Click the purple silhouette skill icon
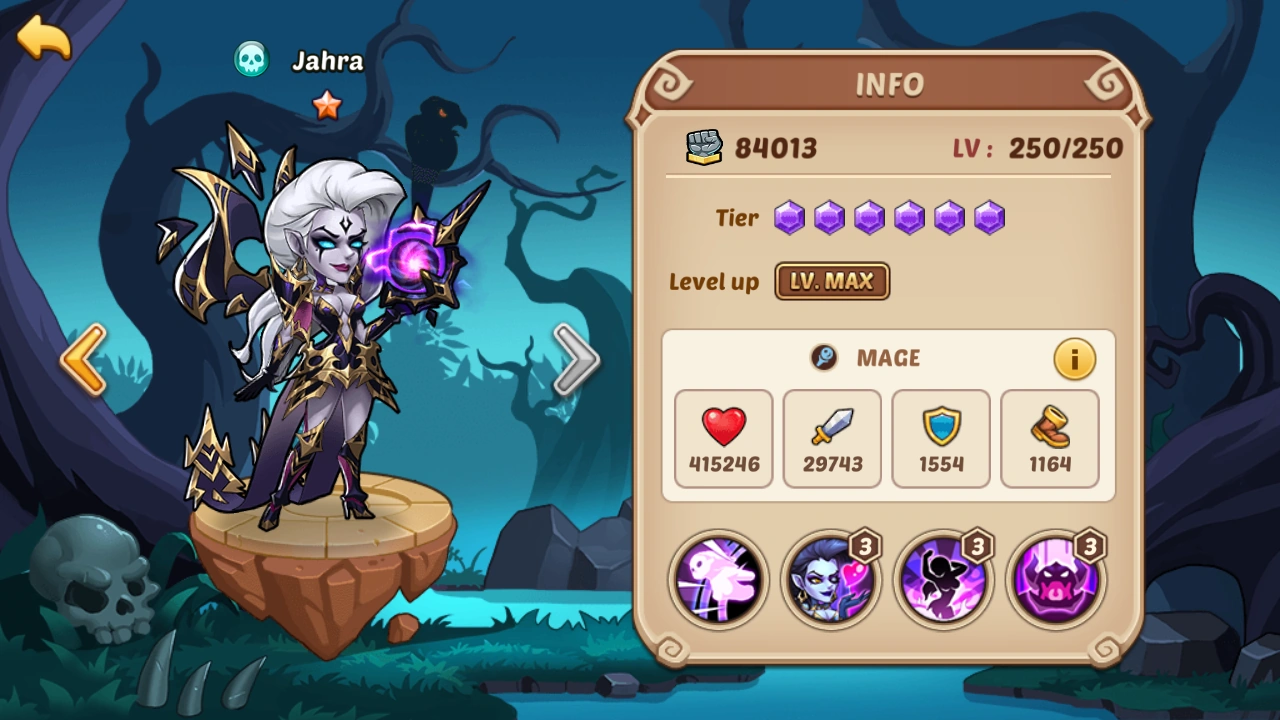The image size is (1280, 720). [943, 580]
